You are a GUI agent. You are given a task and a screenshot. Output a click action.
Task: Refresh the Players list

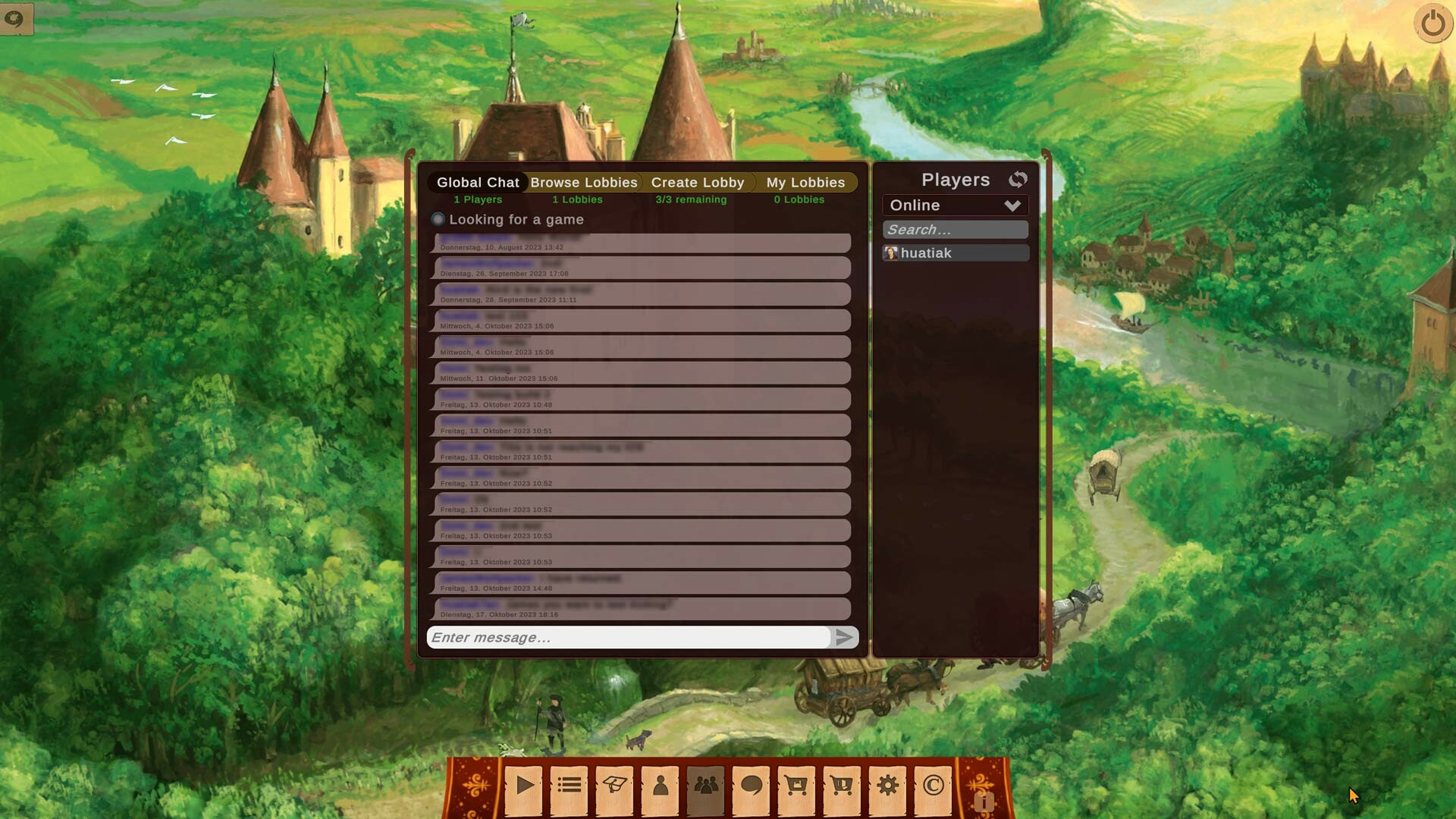tap(1018, 179)
